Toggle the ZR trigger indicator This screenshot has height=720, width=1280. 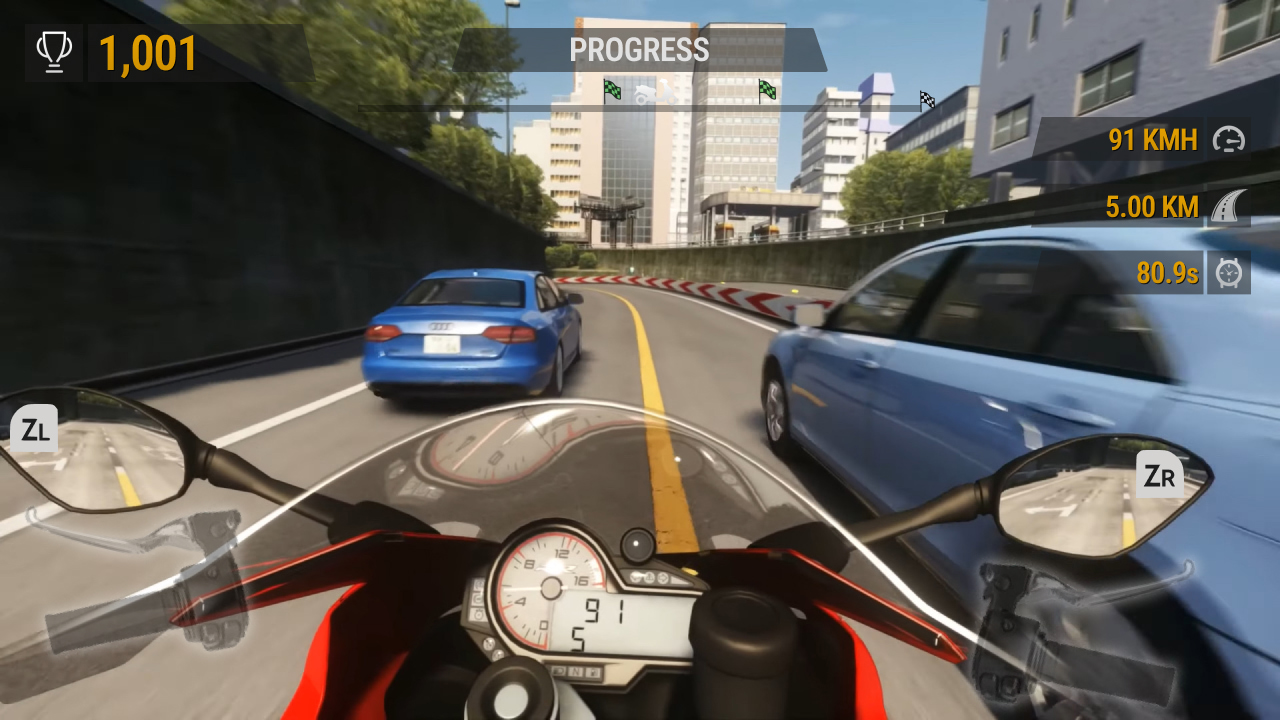[x=1158, y=474]
